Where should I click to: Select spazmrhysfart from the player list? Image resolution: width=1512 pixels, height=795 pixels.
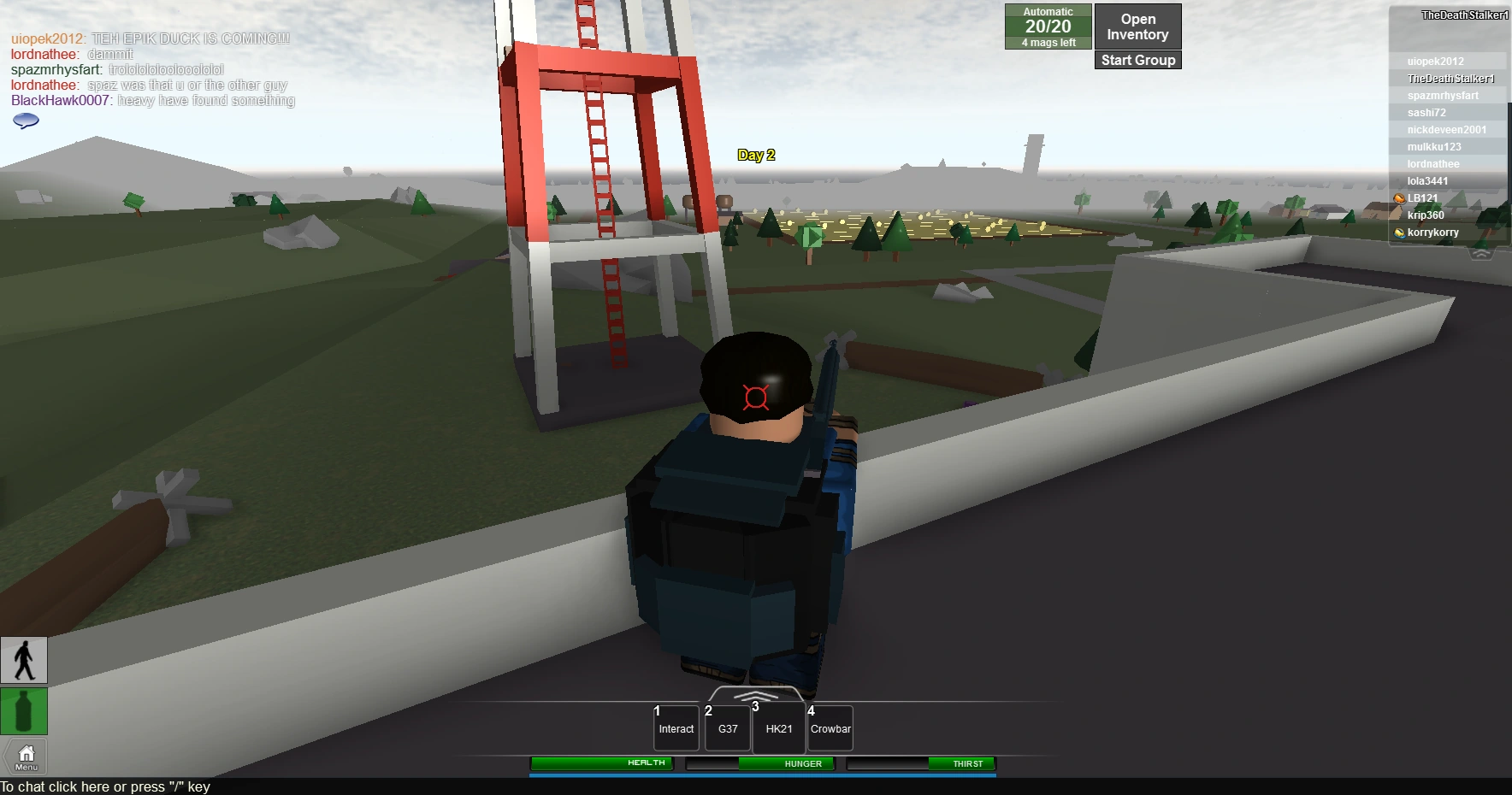coord(1443,95)
